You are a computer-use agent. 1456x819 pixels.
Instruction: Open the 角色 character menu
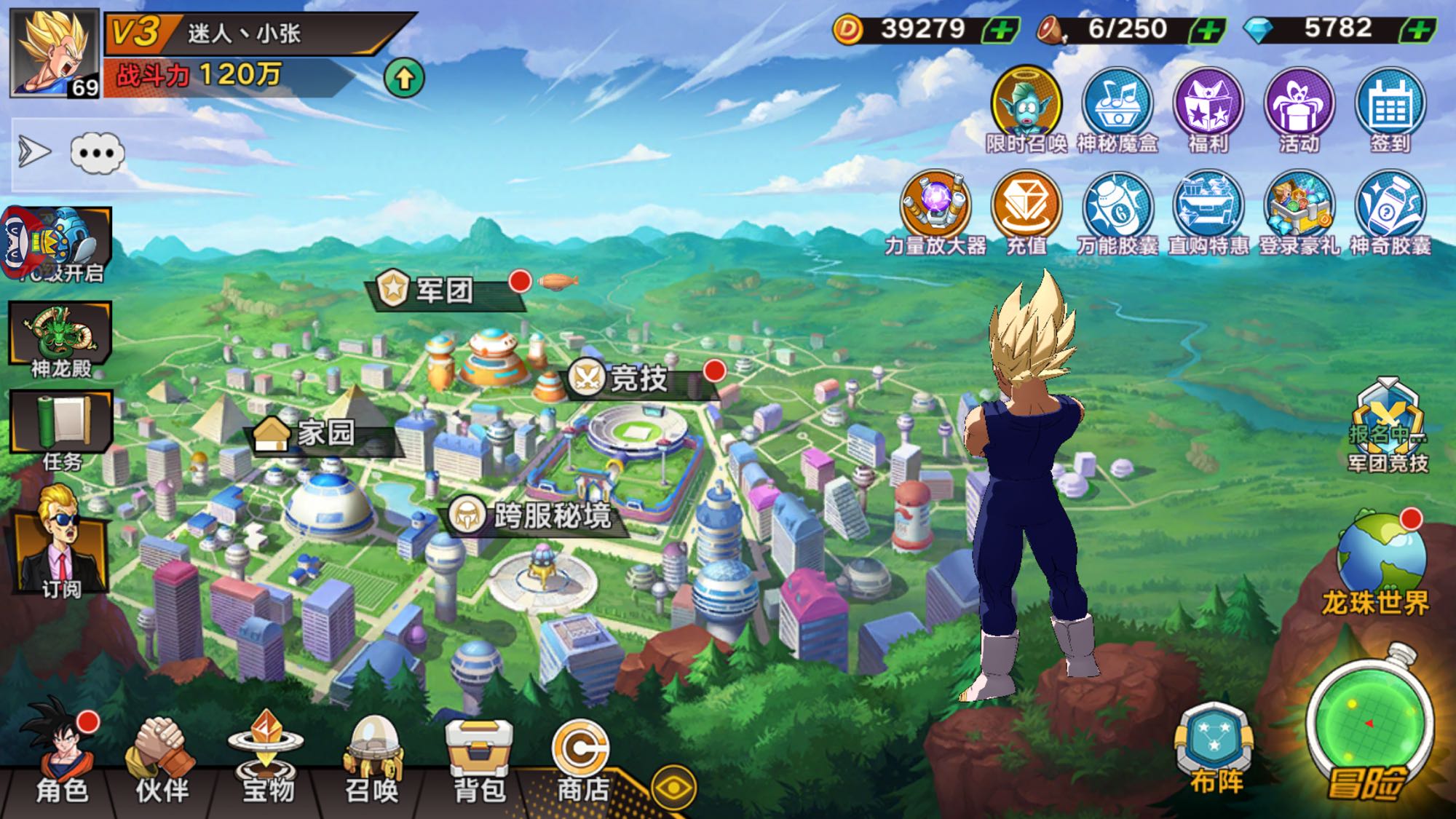[x=61, y=757]
